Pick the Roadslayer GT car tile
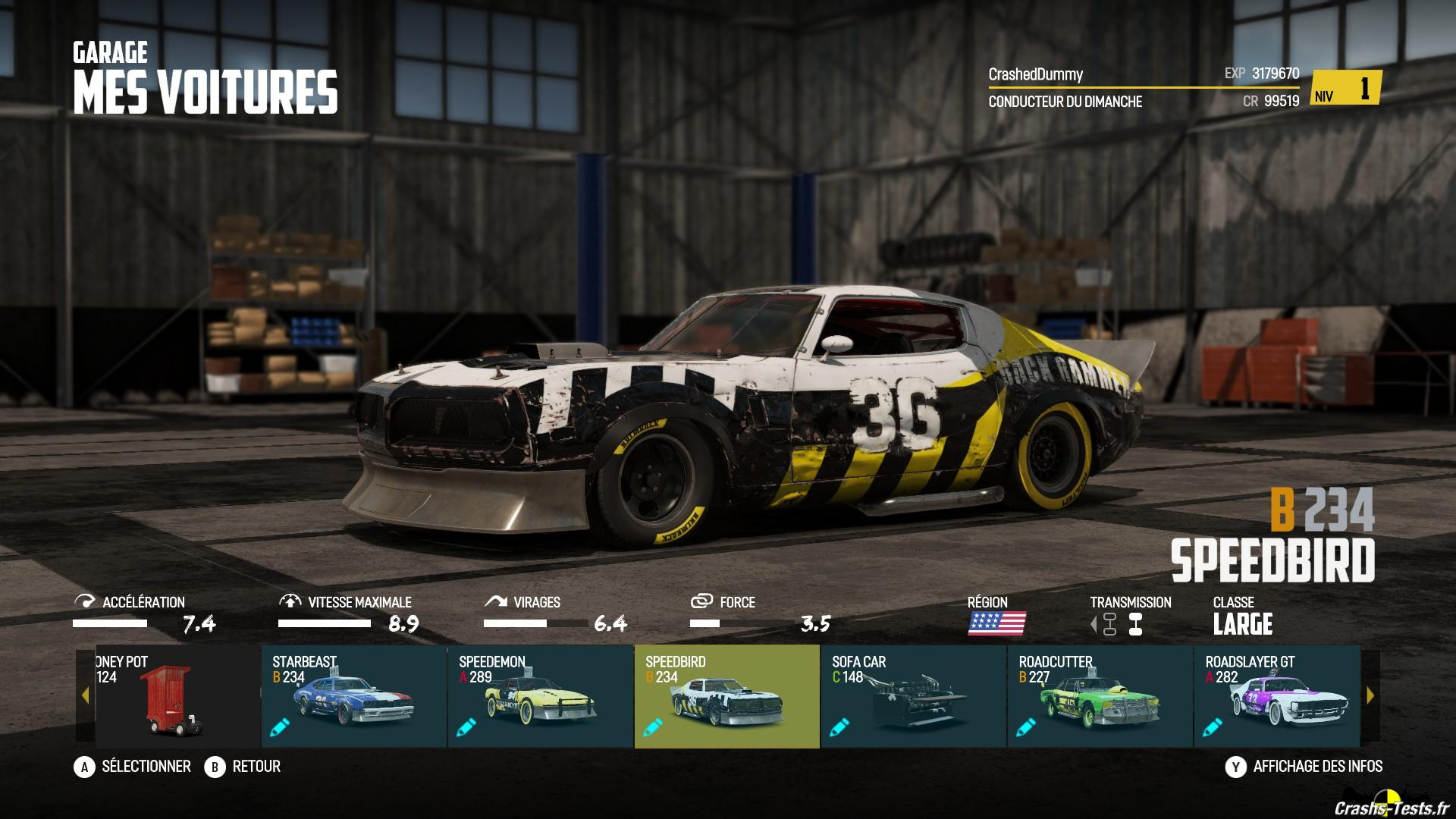The image size is (1456, 819). (x=1277, y=696)
